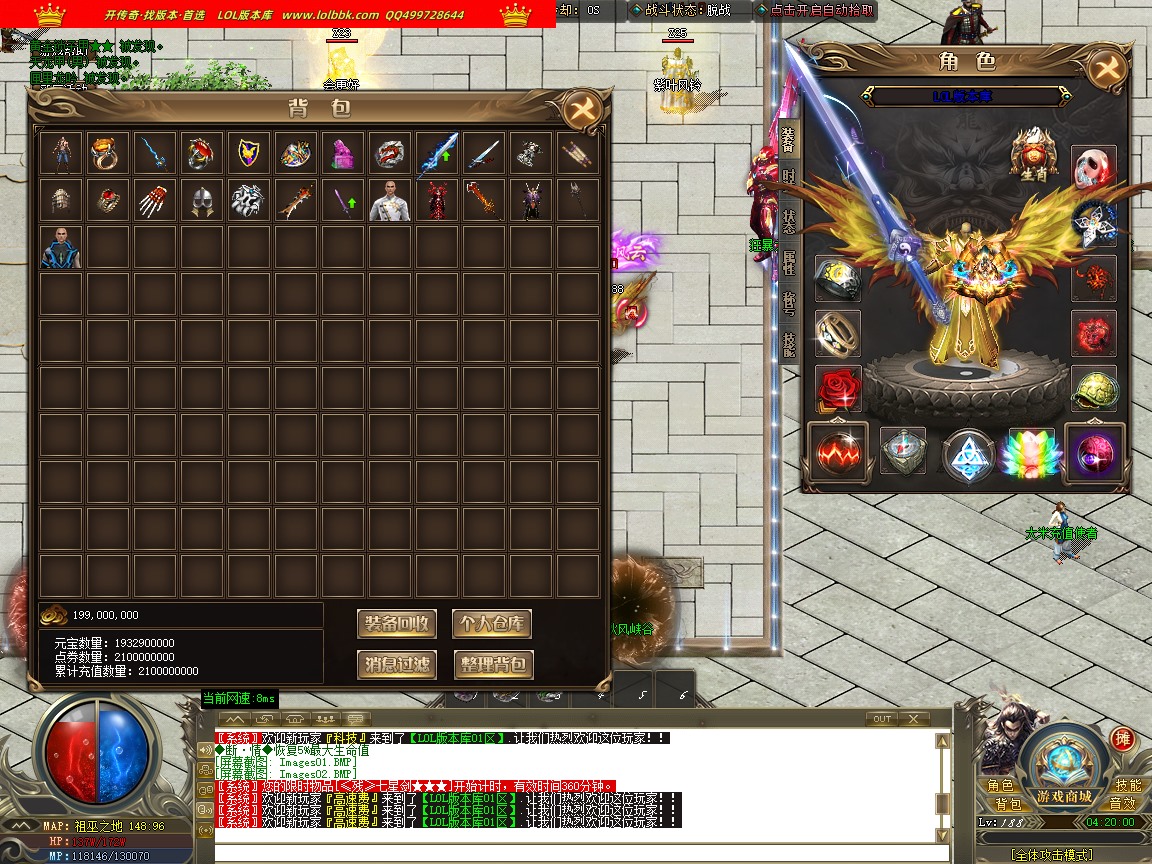Select the white uniform outfit item

pos(388,200)
